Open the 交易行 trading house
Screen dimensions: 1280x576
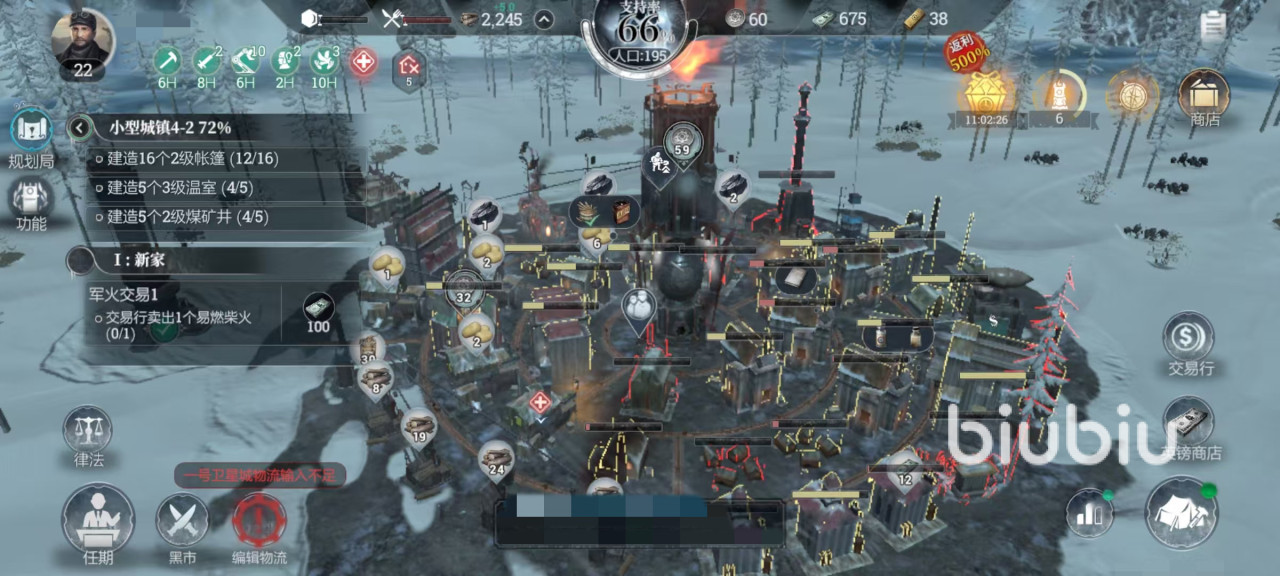pyautogui.click(x=1189, y=344)
